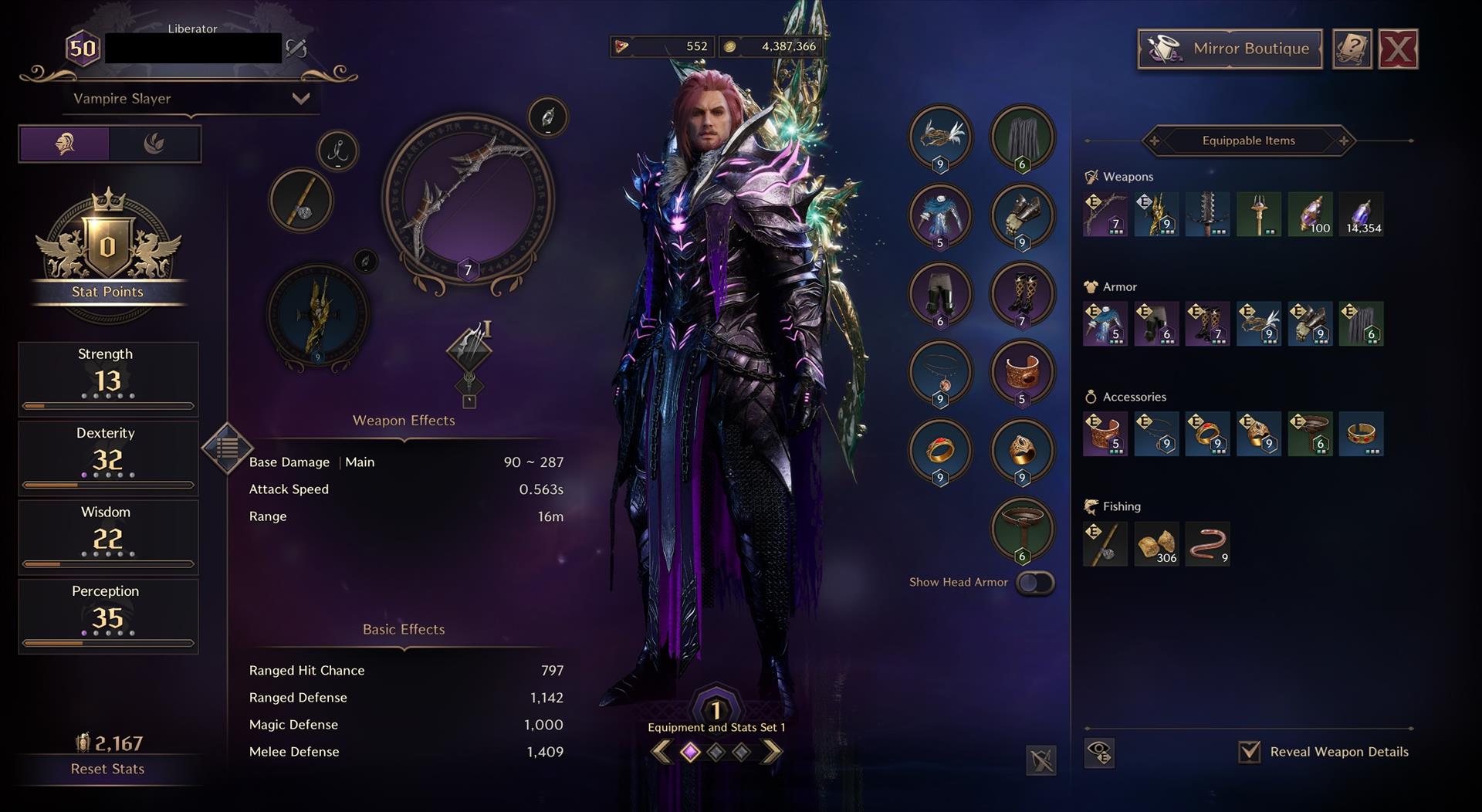The width and height of the screenshot is (1482, 812).
Task: Open the help question mark button
Action: pyautogui.click(x=1352, y=49)
